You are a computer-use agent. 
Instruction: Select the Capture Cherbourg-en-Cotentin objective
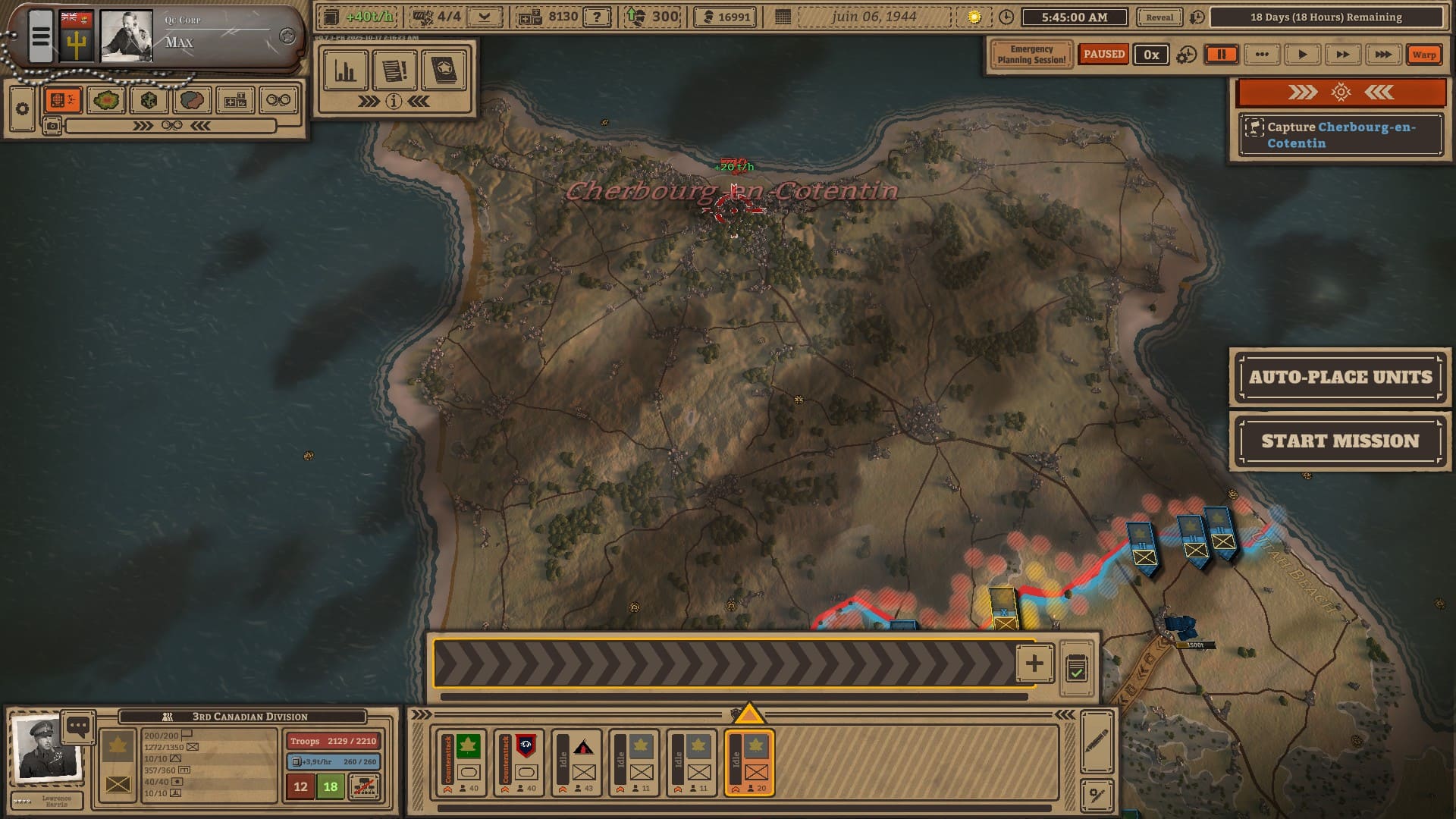(1340, 135)
